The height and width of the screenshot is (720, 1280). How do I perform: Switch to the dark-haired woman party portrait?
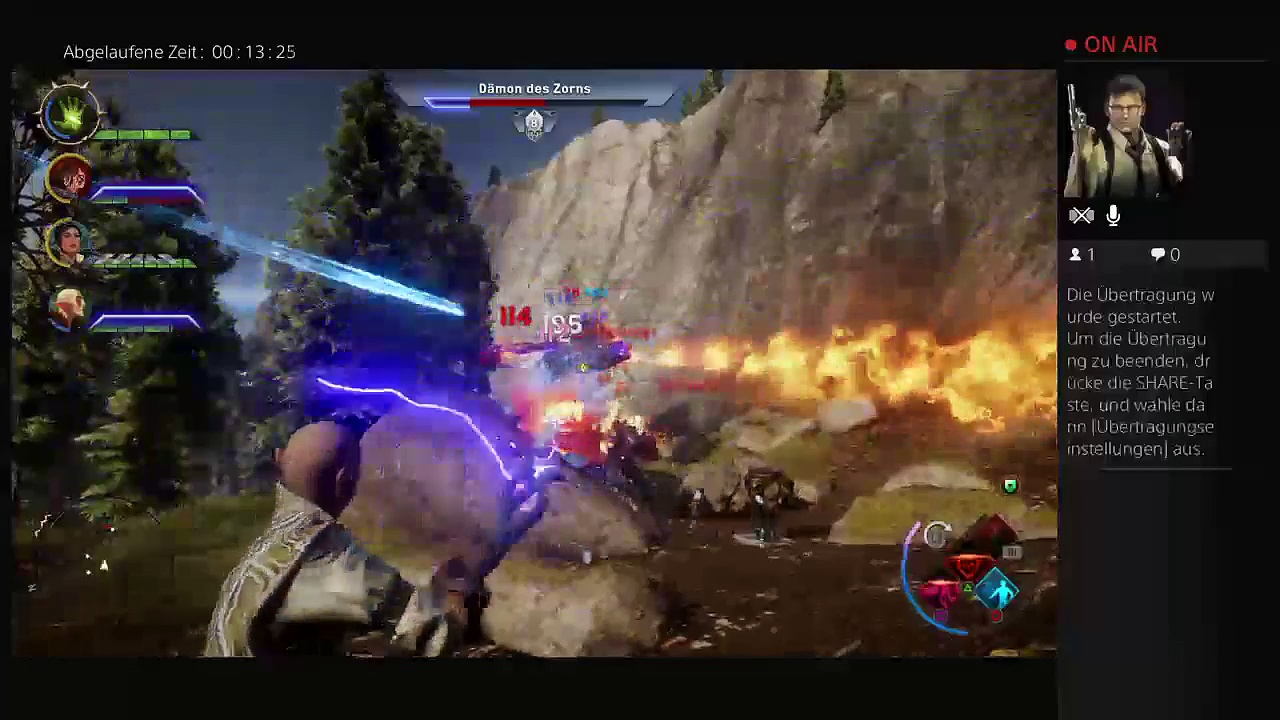(68, 243)
